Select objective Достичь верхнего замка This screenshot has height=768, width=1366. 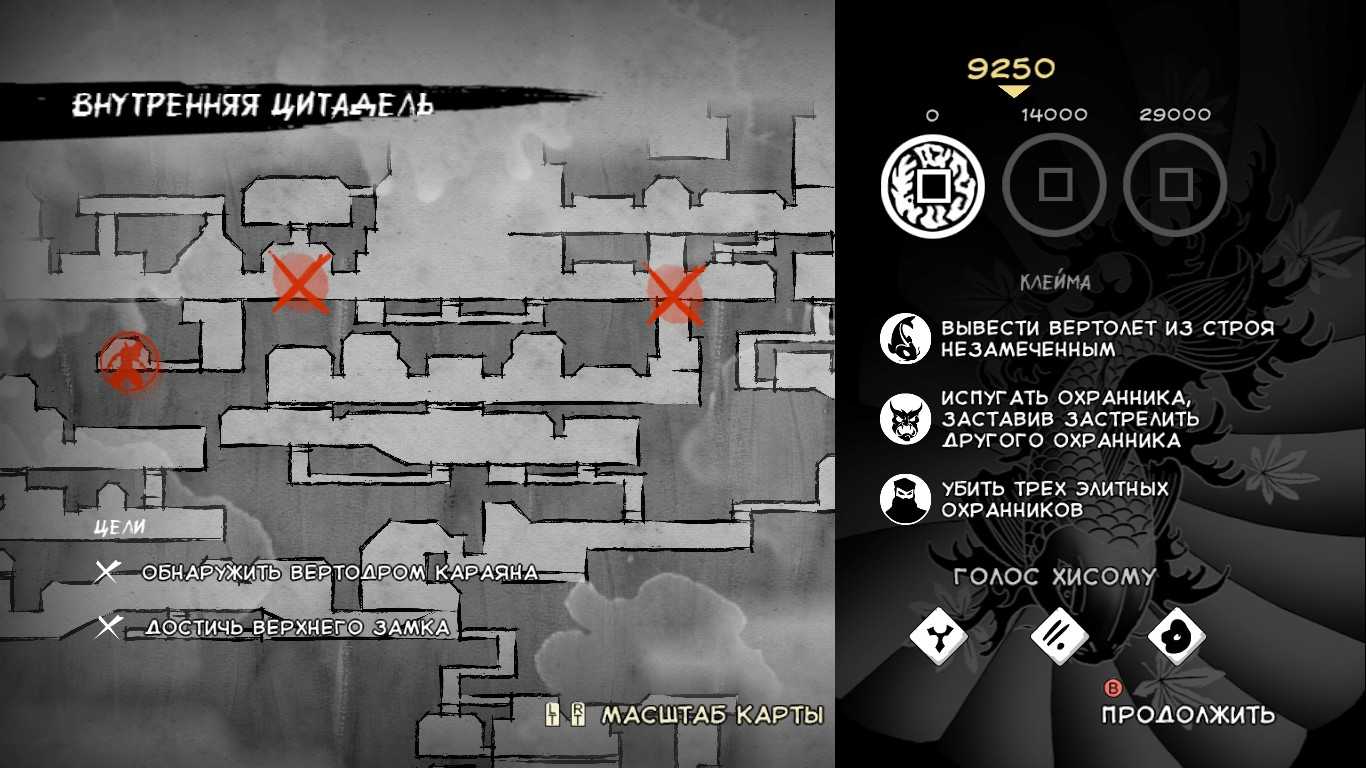point(297,628)
